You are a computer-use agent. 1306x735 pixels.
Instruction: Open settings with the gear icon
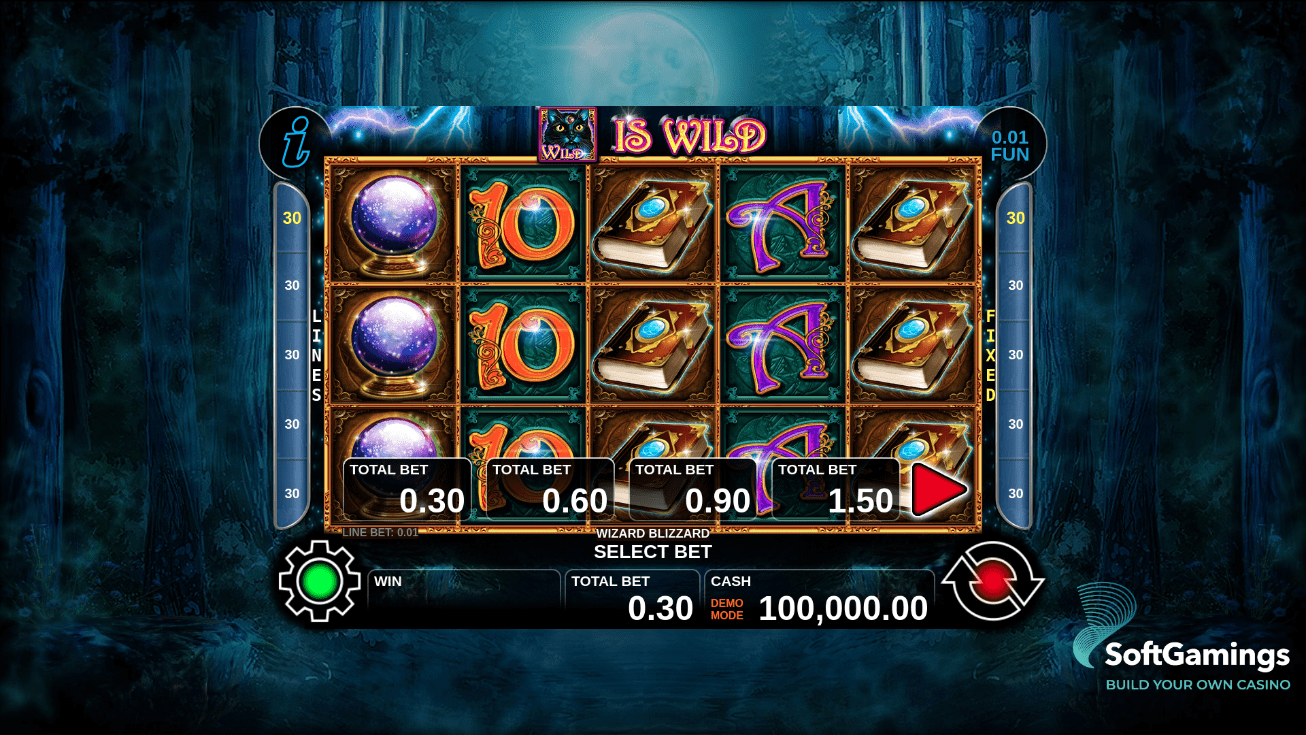point(318,581)
